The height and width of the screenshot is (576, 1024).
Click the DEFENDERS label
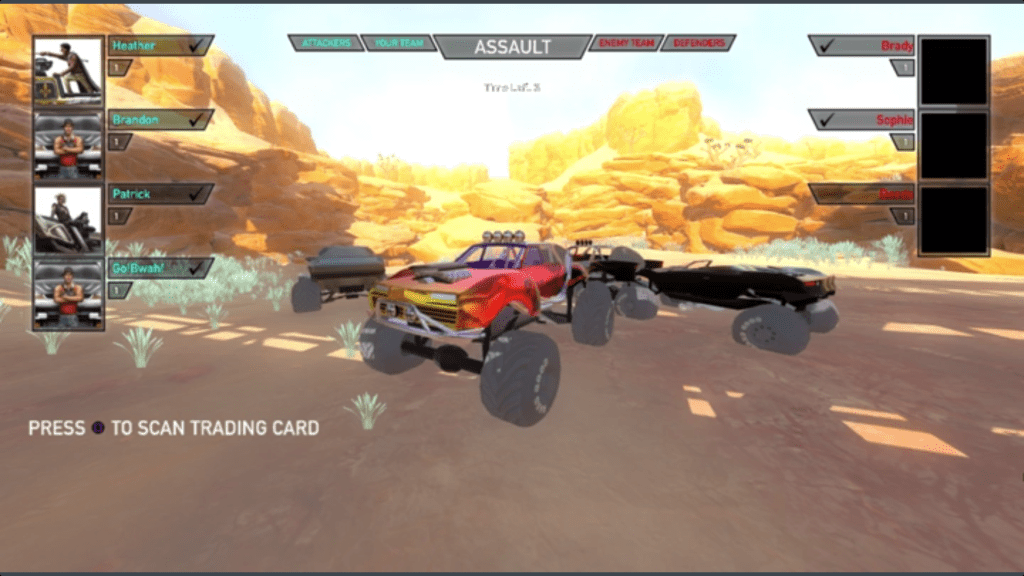pos(698,44)
